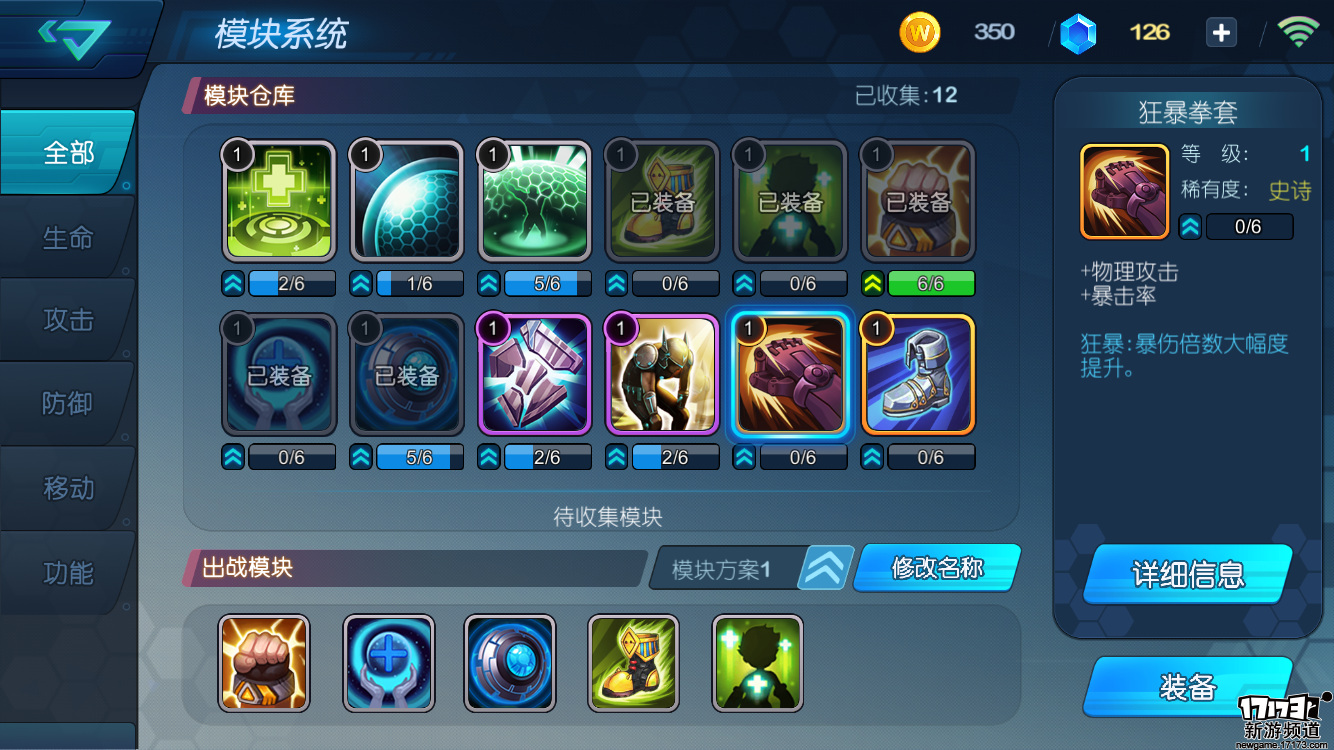1334x750 pixels.
Task: Select the green healing cross module
Action: [278, 199]
